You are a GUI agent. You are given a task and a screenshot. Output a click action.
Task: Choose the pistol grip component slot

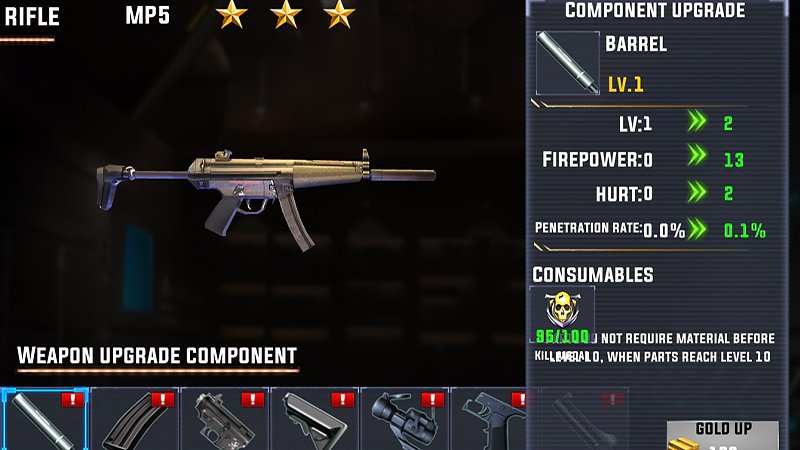(490, 420)
